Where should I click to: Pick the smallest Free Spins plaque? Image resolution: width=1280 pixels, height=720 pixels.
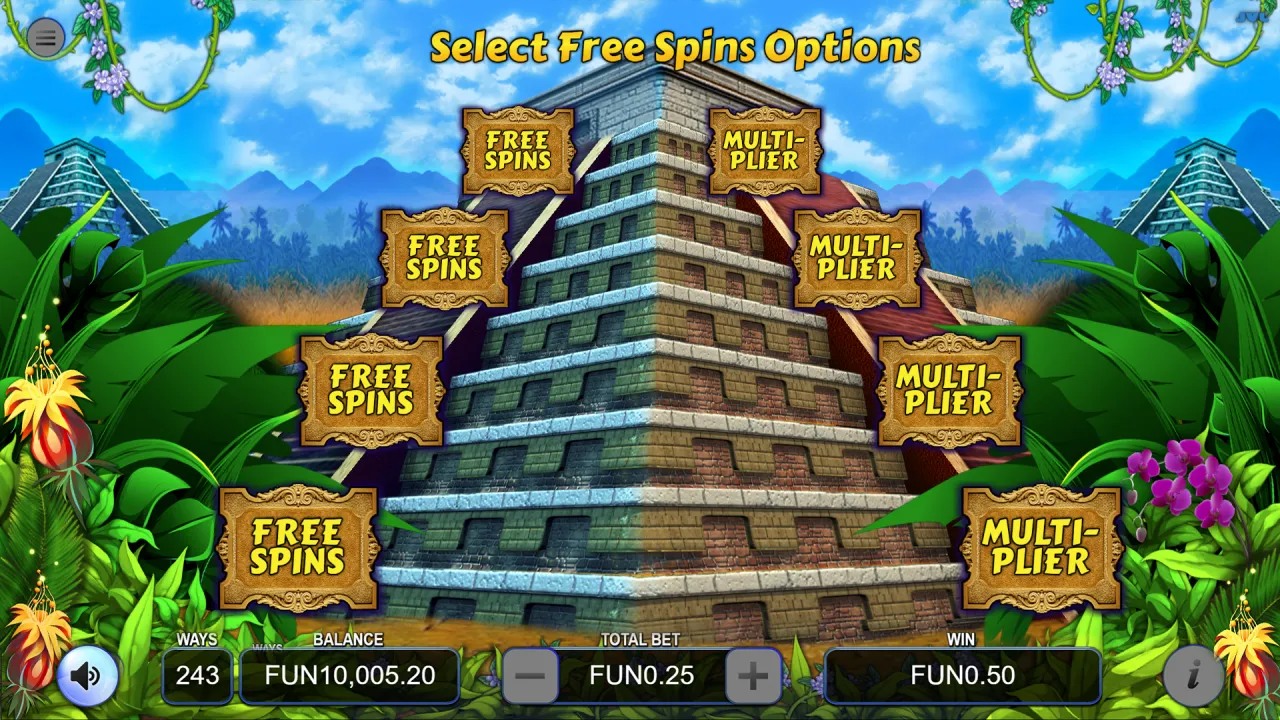pos(518,151)
